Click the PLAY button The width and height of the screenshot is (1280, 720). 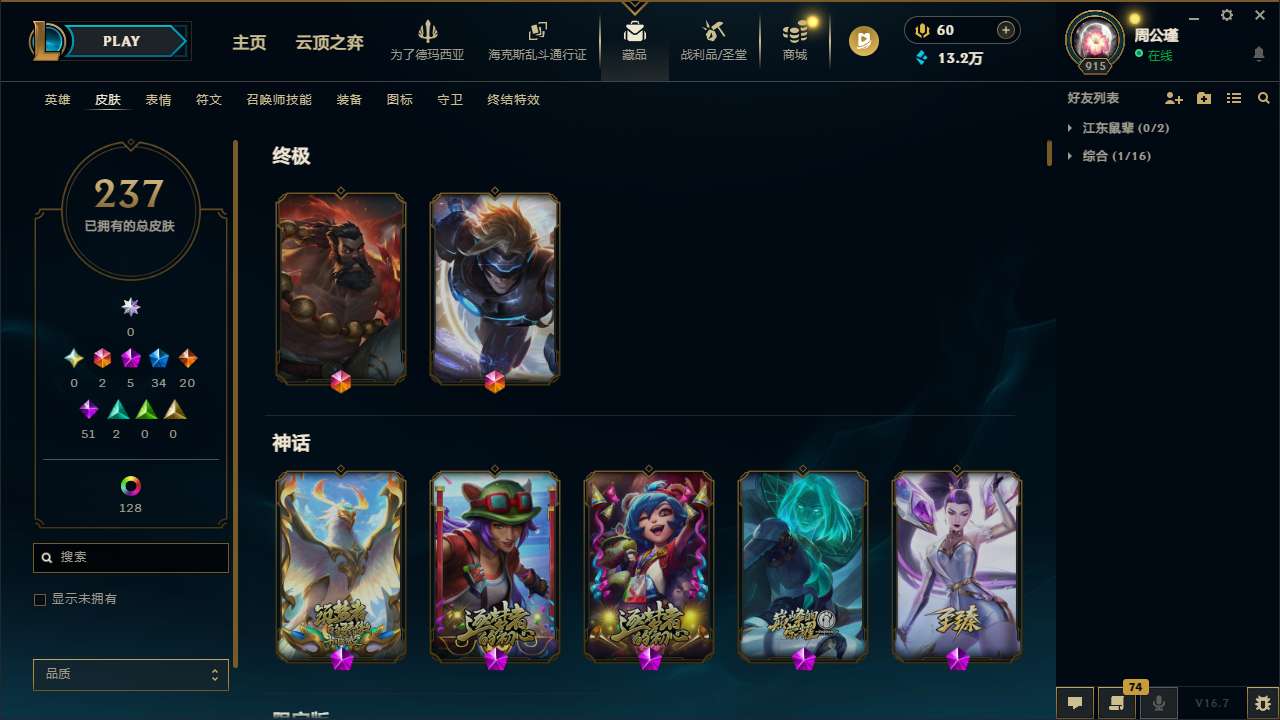(121, 41)
